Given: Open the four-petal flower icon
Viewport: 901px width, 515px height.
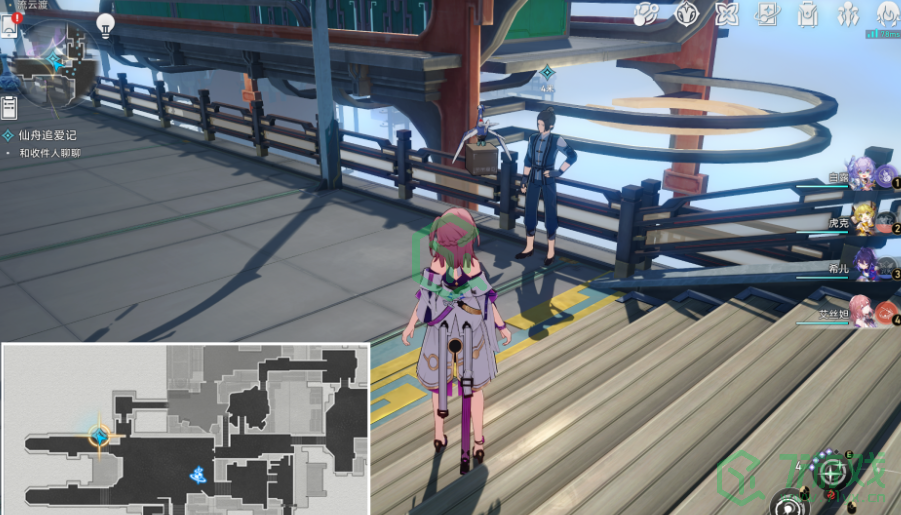Looking at the screenshot, I should 726,13.
